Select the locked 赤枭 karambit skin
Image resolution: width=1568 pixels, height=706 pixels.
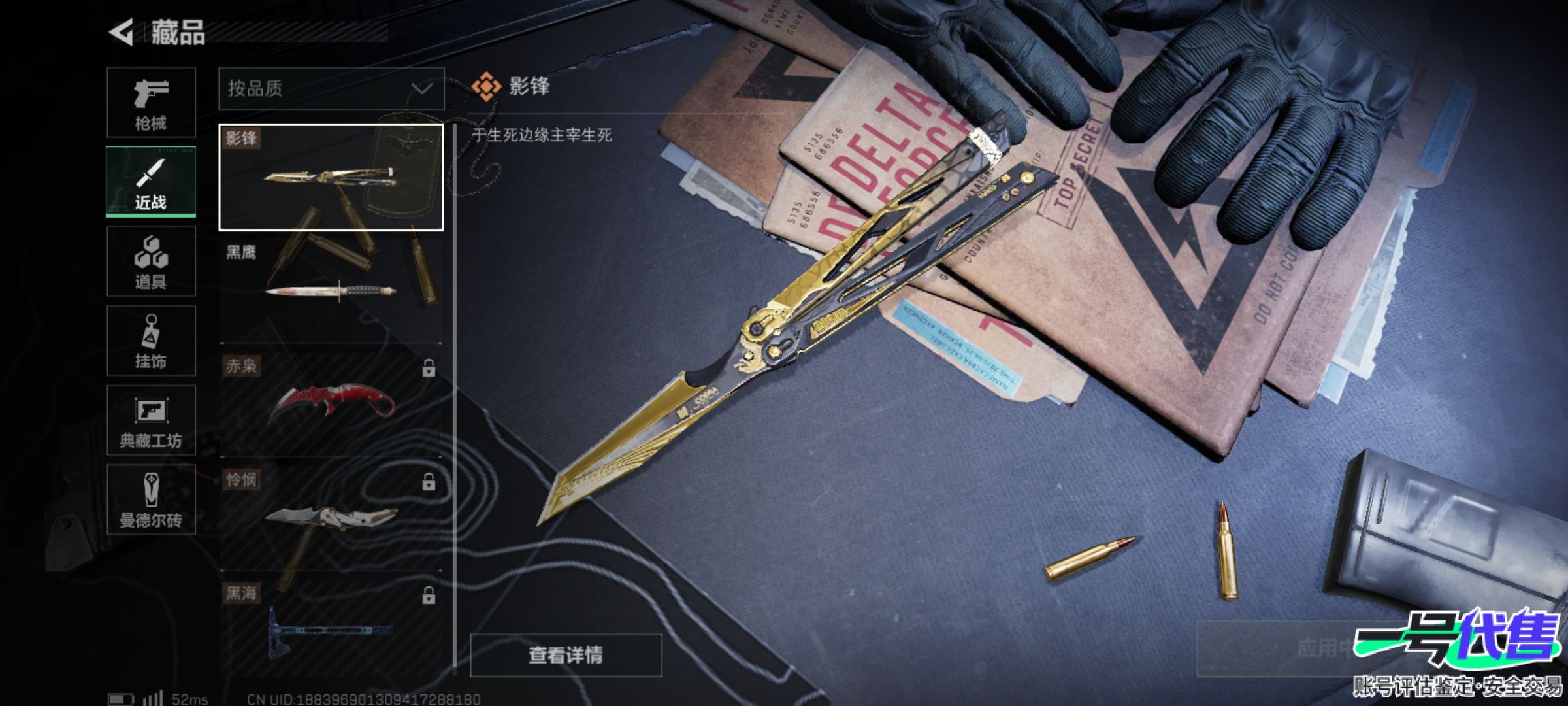pos(331,403)
